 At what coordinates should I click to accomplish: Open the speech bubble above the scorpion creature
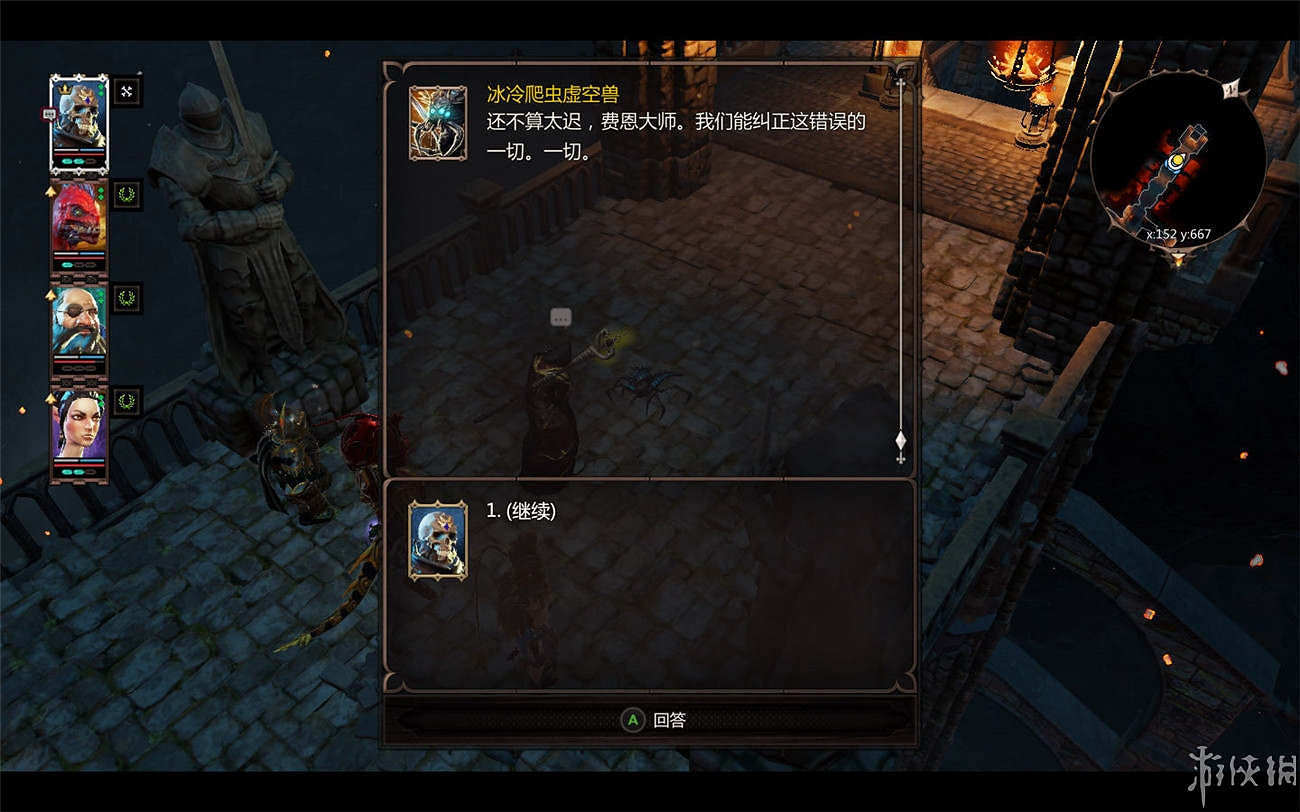(x=561, y=318)
